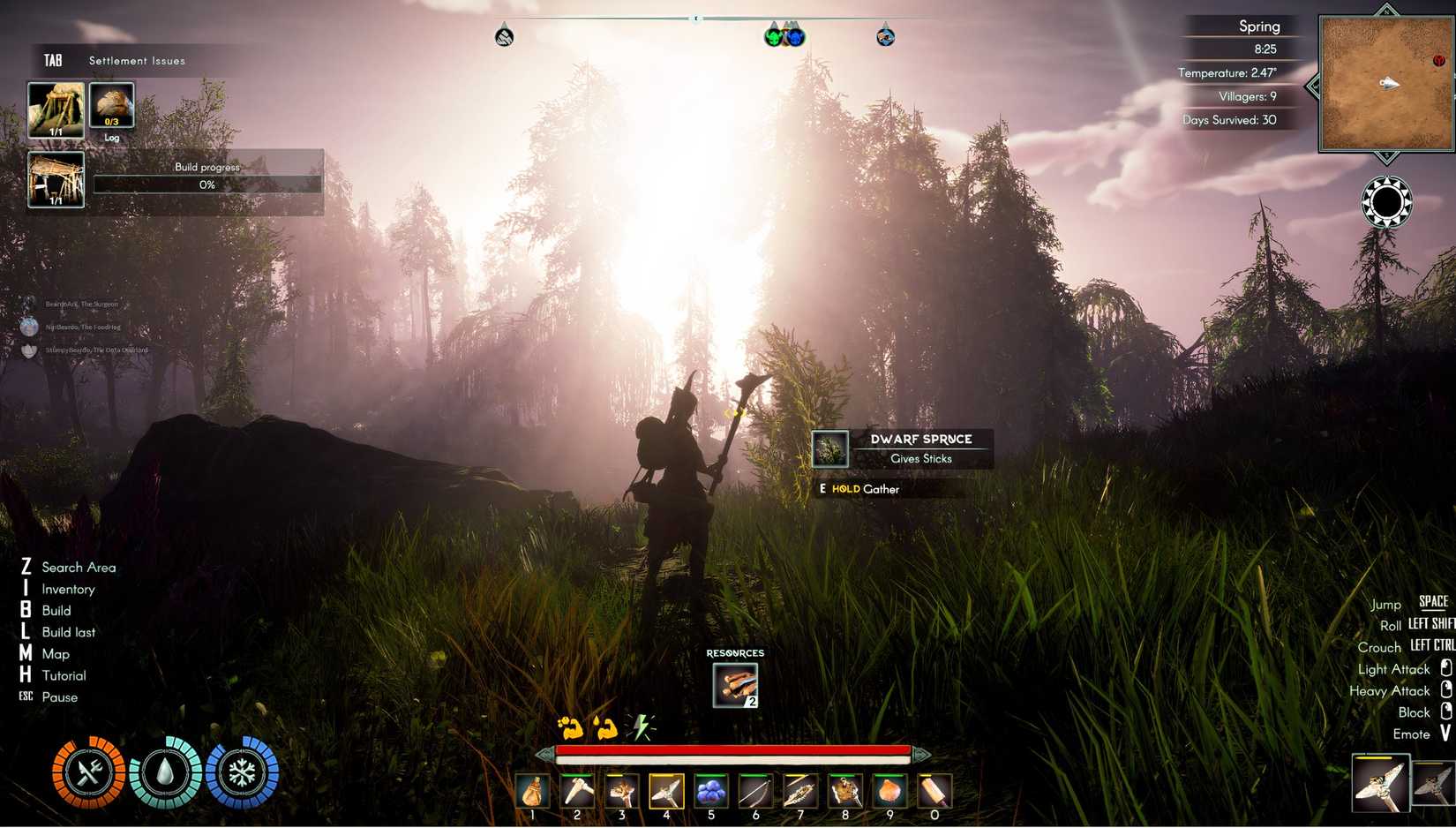The width and height of the screenshot is (1456, 828).
Task: Equip the bow from hotbar slot 6
Action: 756,790
